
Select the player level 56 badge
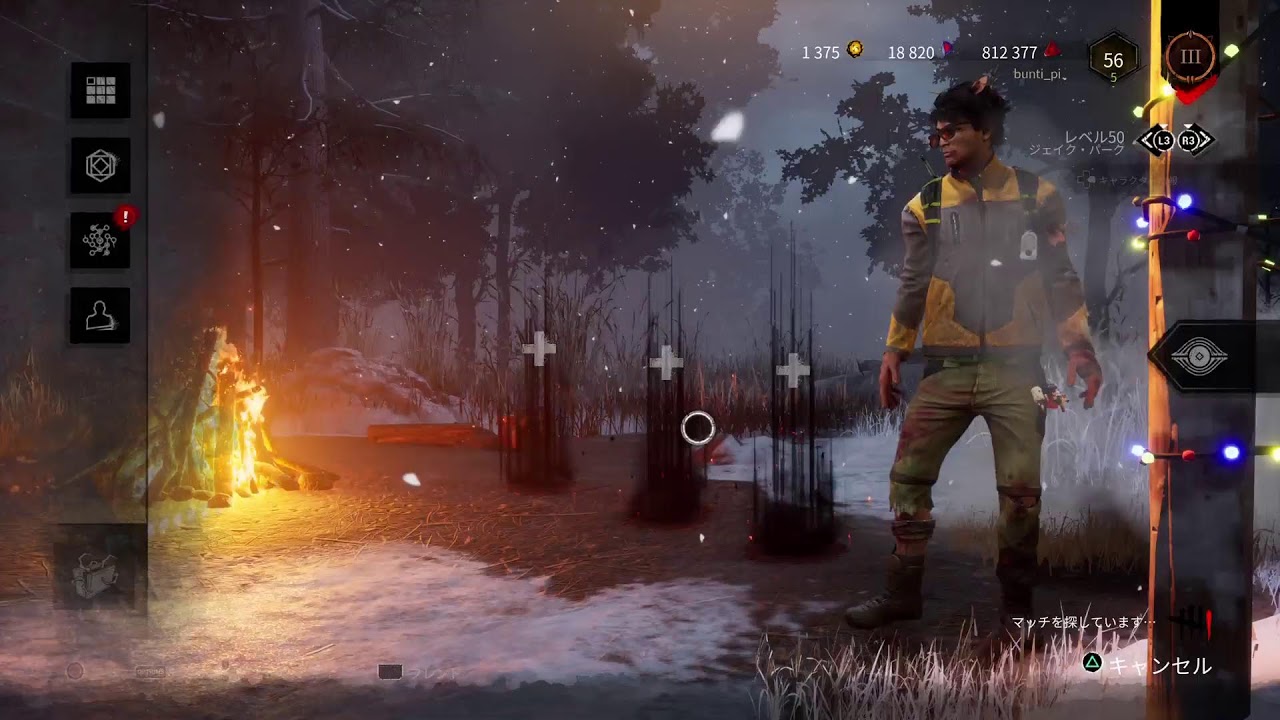[x=1113, y=61]
